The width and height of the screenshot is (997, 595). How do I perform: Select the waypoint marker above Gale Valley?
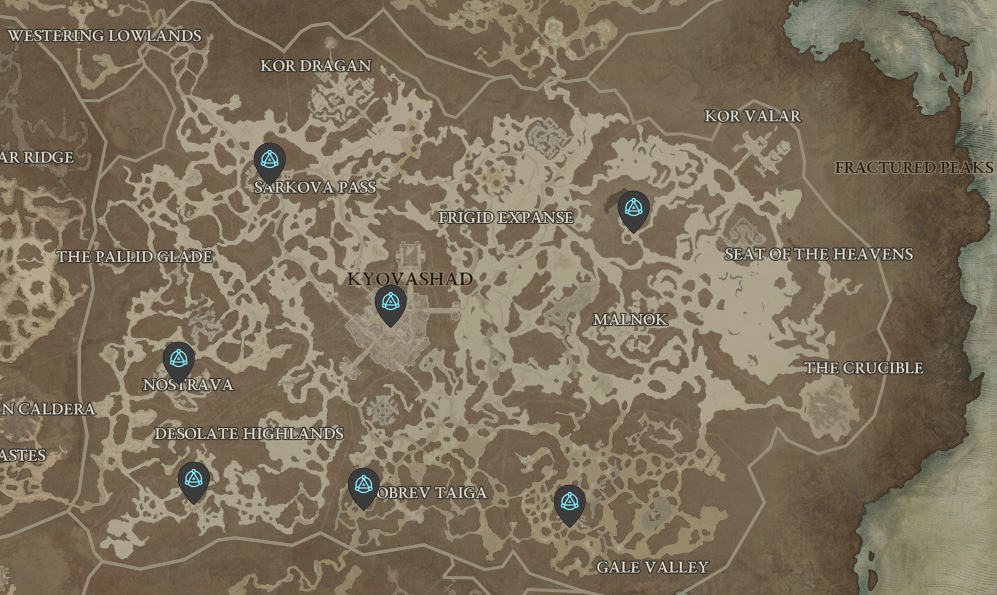click(x=569, y=503)
